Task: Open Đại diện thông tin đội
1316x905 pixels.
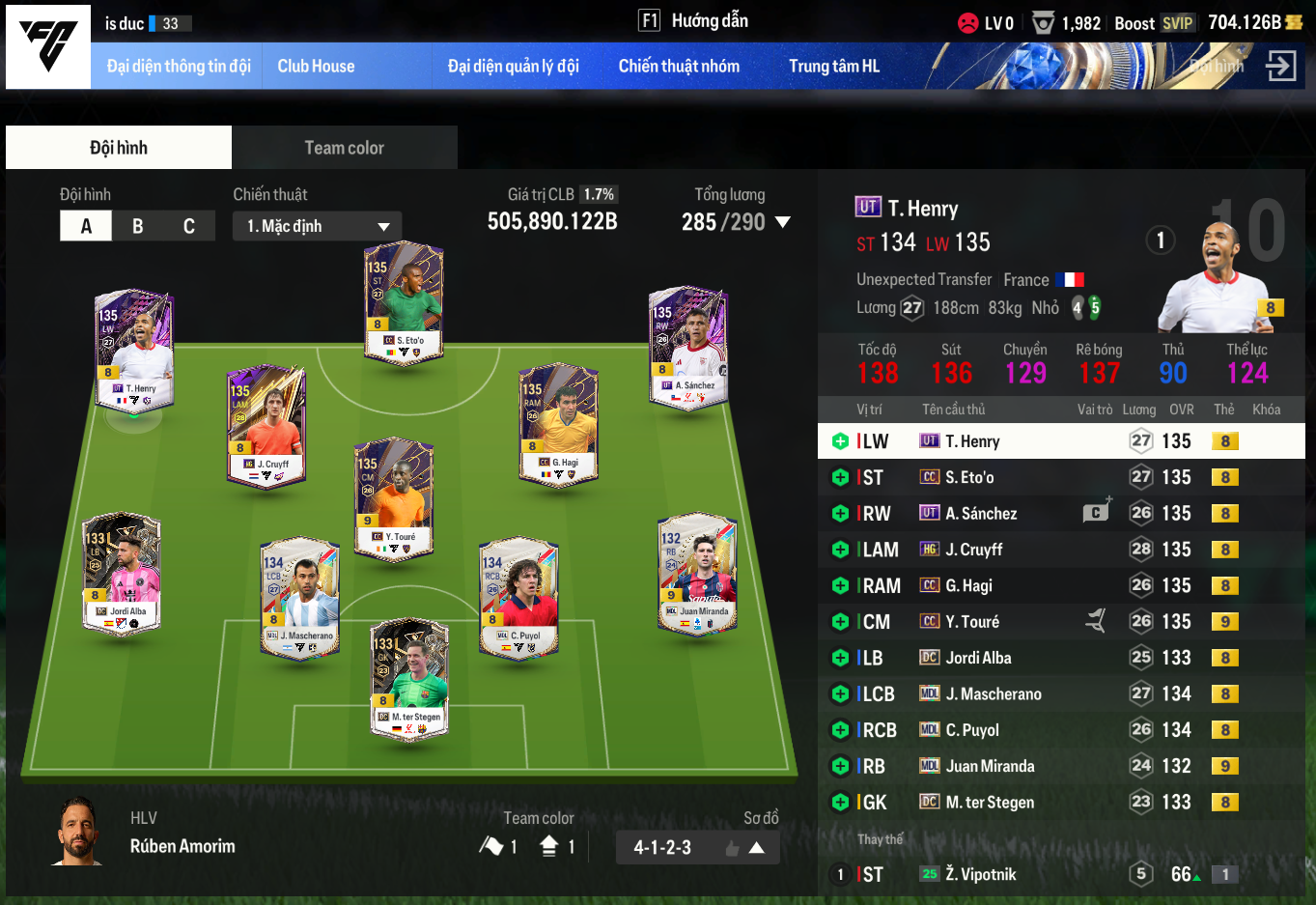Action: click(179, 67)
